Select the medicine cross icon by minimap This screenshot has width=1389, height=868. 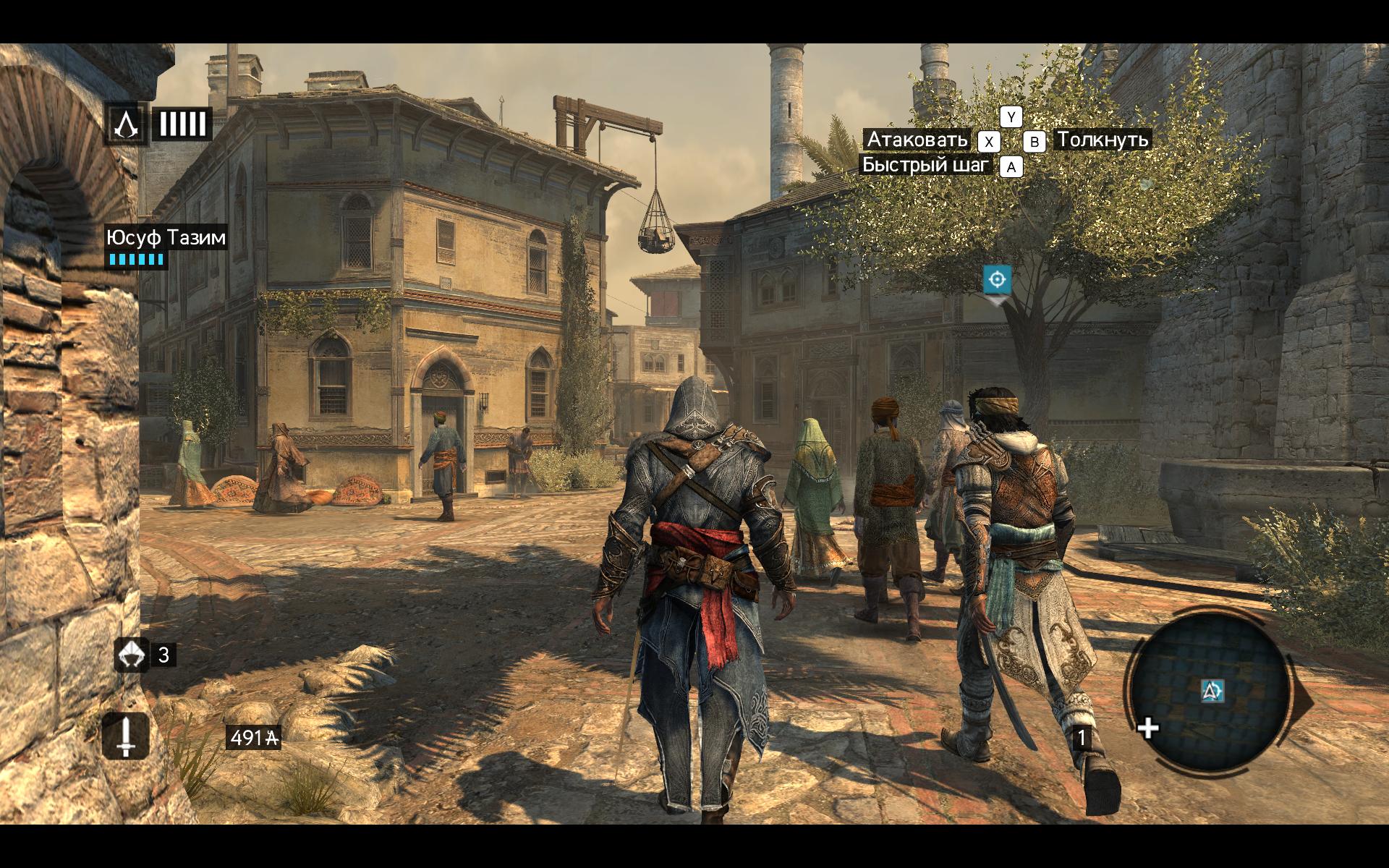point(1148,728)
